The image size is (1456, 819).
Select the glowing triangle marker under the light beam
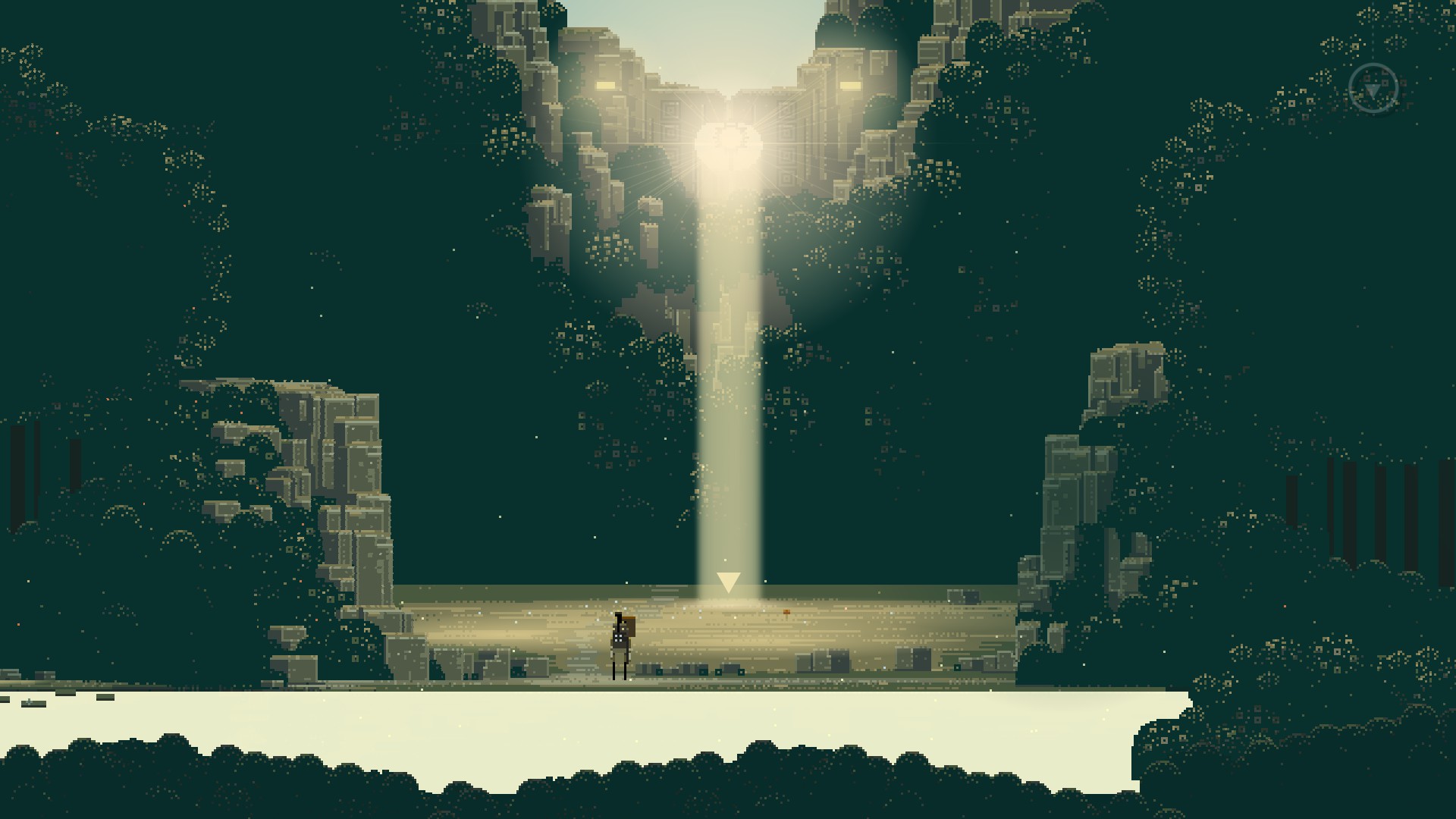pyautogui.click(x=728, y=582)
